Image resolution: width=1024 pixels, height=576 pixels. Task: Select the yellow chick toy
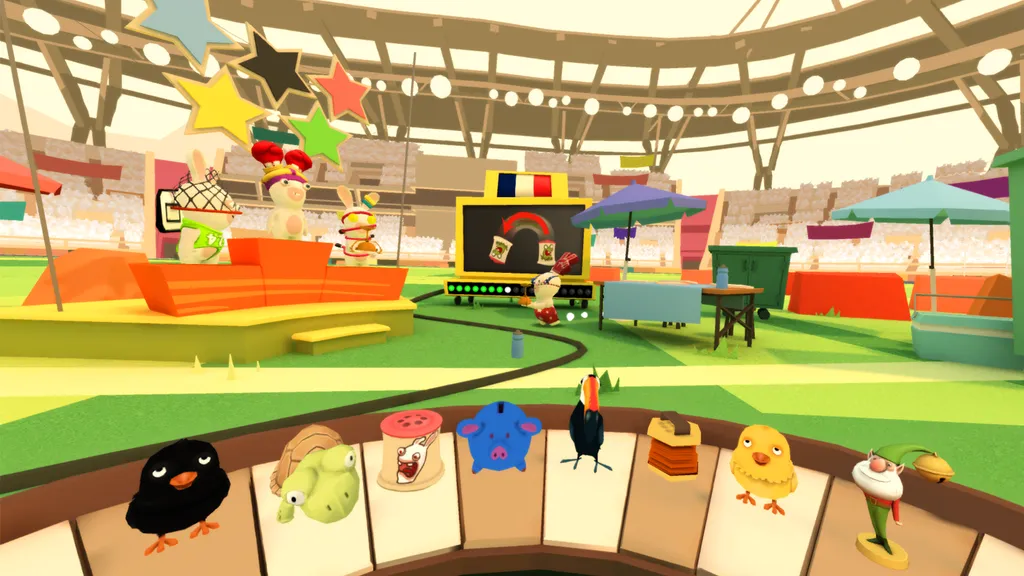762,464
